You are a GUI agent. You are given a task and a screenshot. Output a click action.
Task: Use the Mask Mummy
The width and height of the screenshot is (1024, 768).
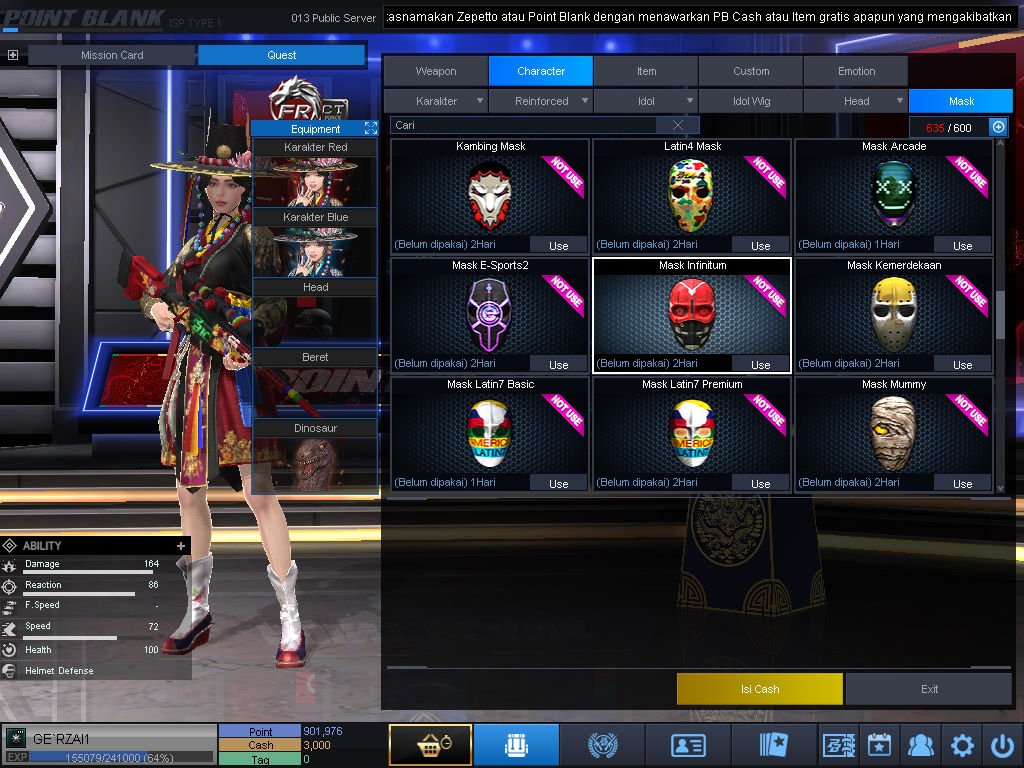click(962, 483)
